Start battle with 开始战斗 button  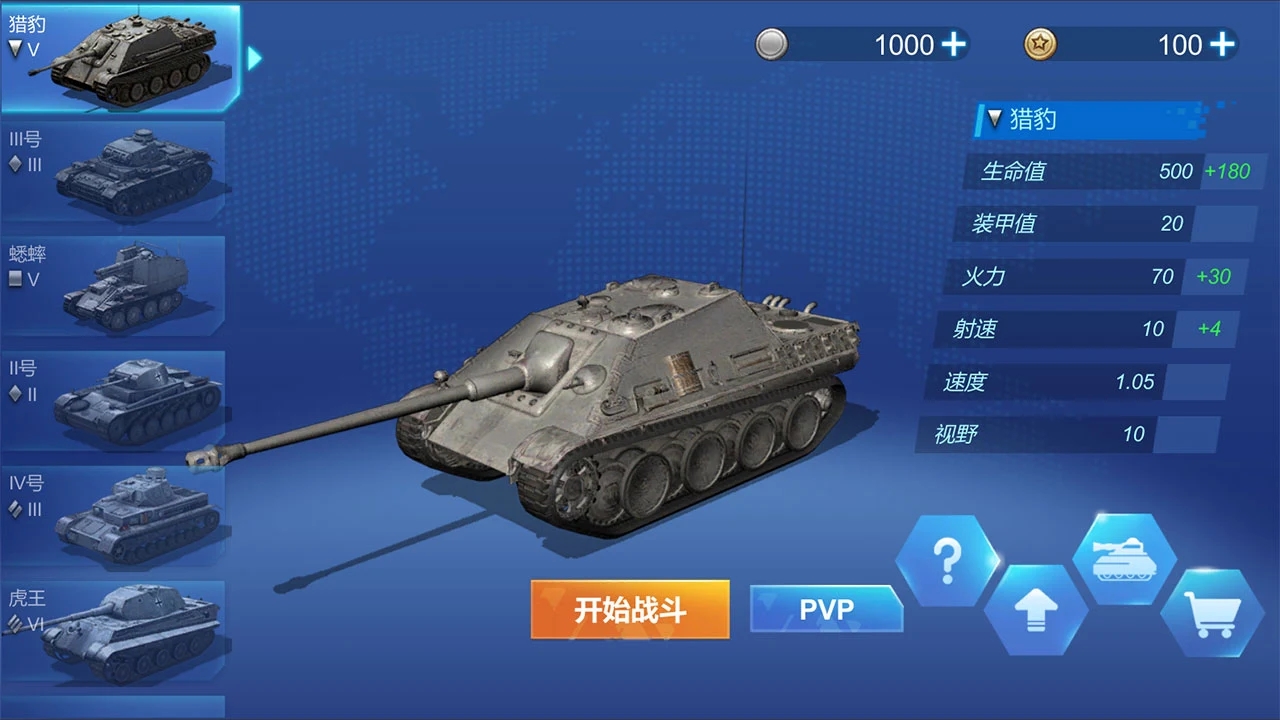click(629, 609)
